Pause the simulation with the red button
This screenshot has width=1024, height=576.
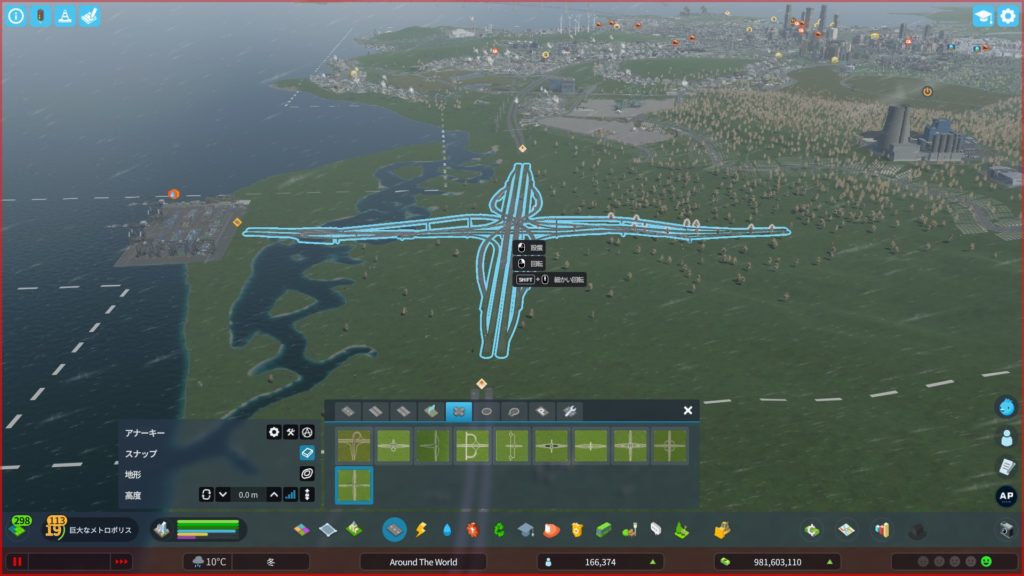[x=17, y=562]
